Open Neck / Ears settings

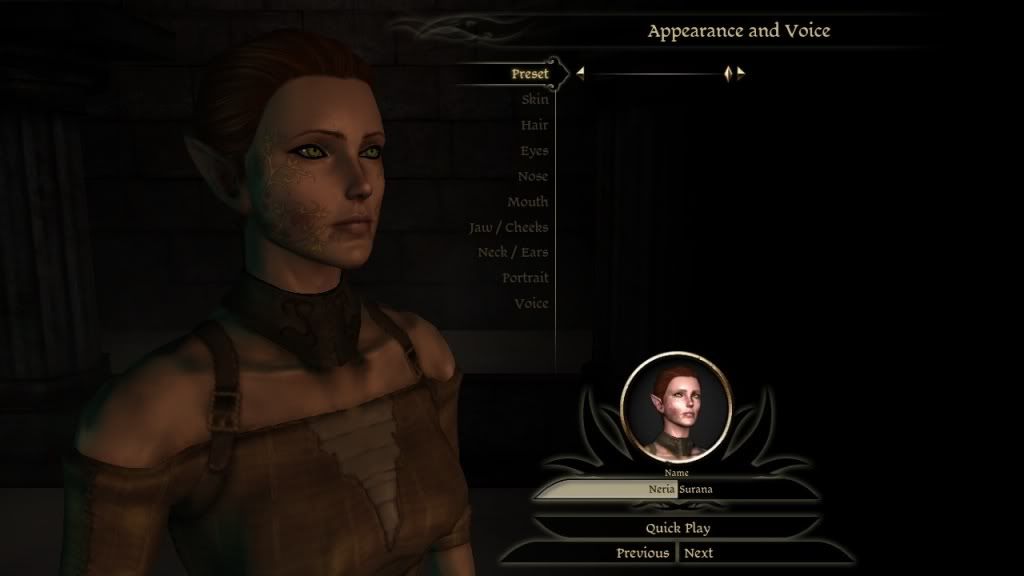click(513, 252)
